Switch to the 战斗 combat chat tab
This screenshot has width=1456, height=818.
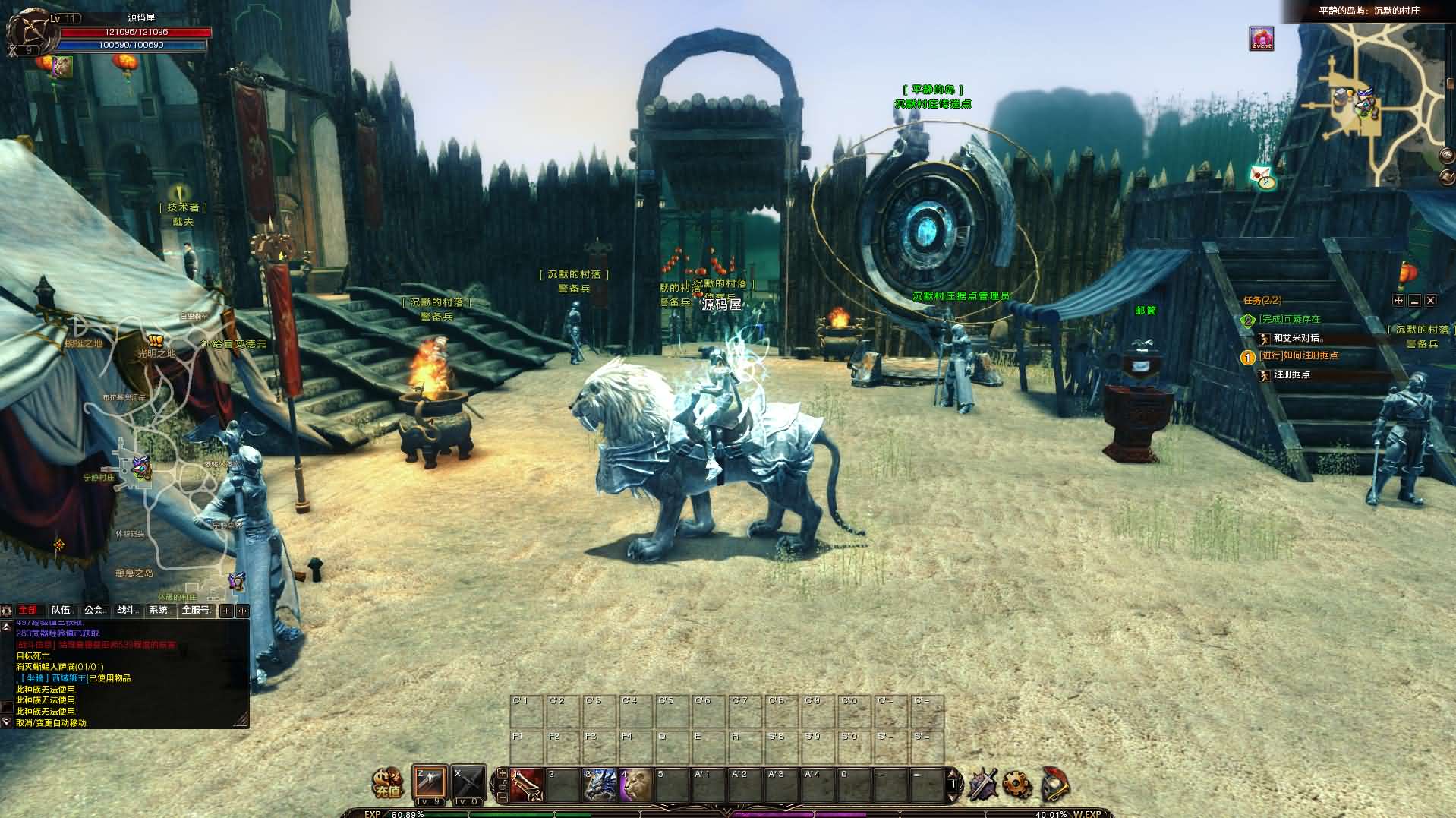coord(127,610)
